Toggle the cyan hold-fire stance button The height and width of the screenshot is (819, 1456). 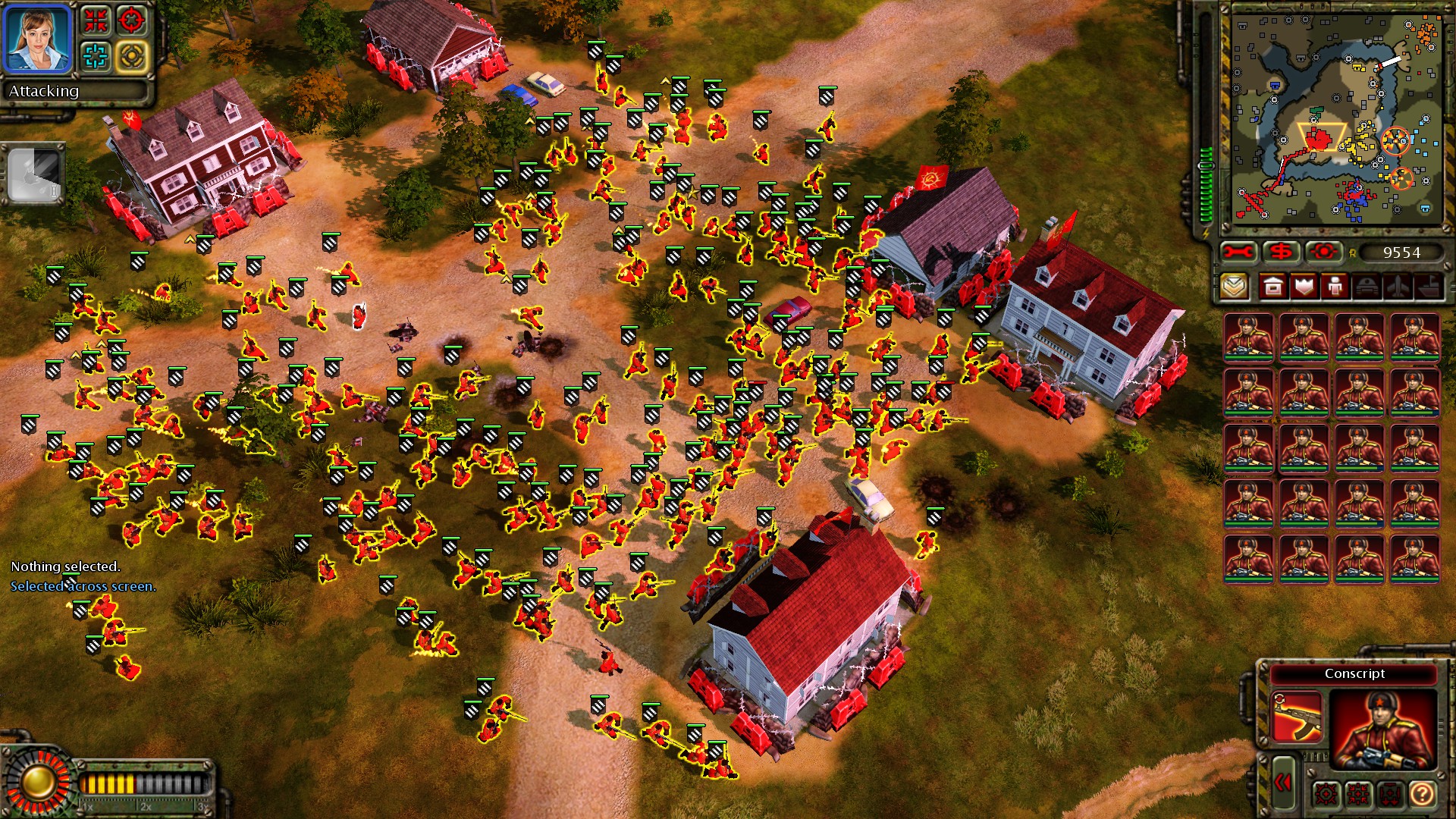[96, 55]
